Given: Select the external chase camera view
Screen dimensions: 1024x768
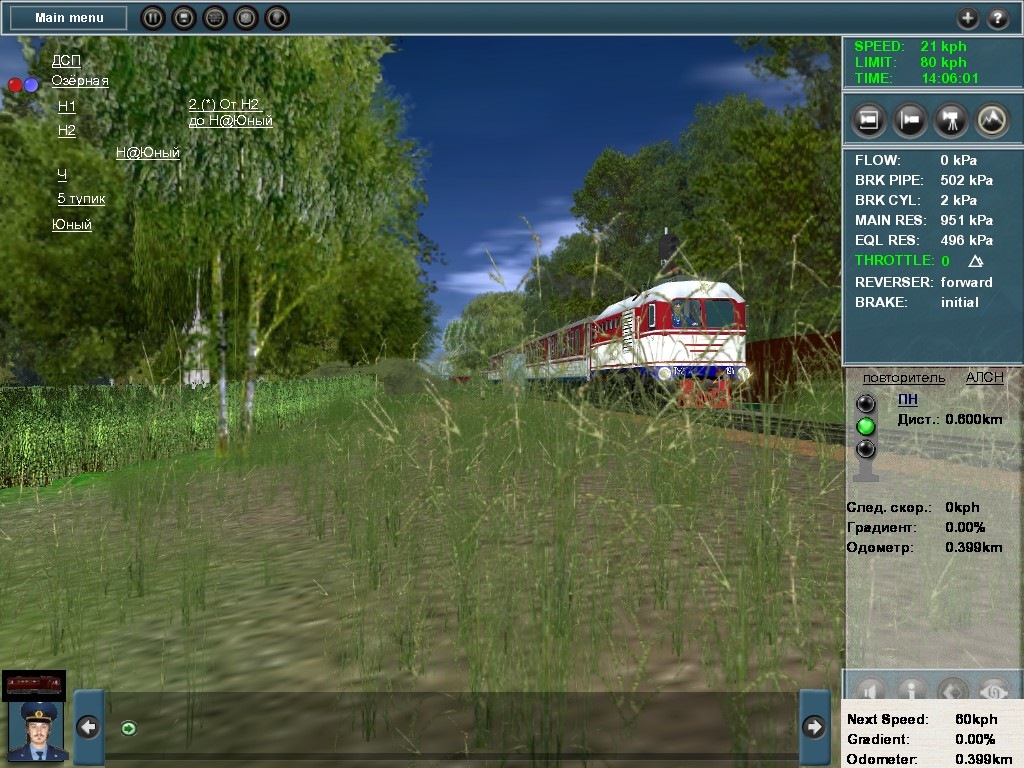Looking at the screenshot, I should coord(910,120).
